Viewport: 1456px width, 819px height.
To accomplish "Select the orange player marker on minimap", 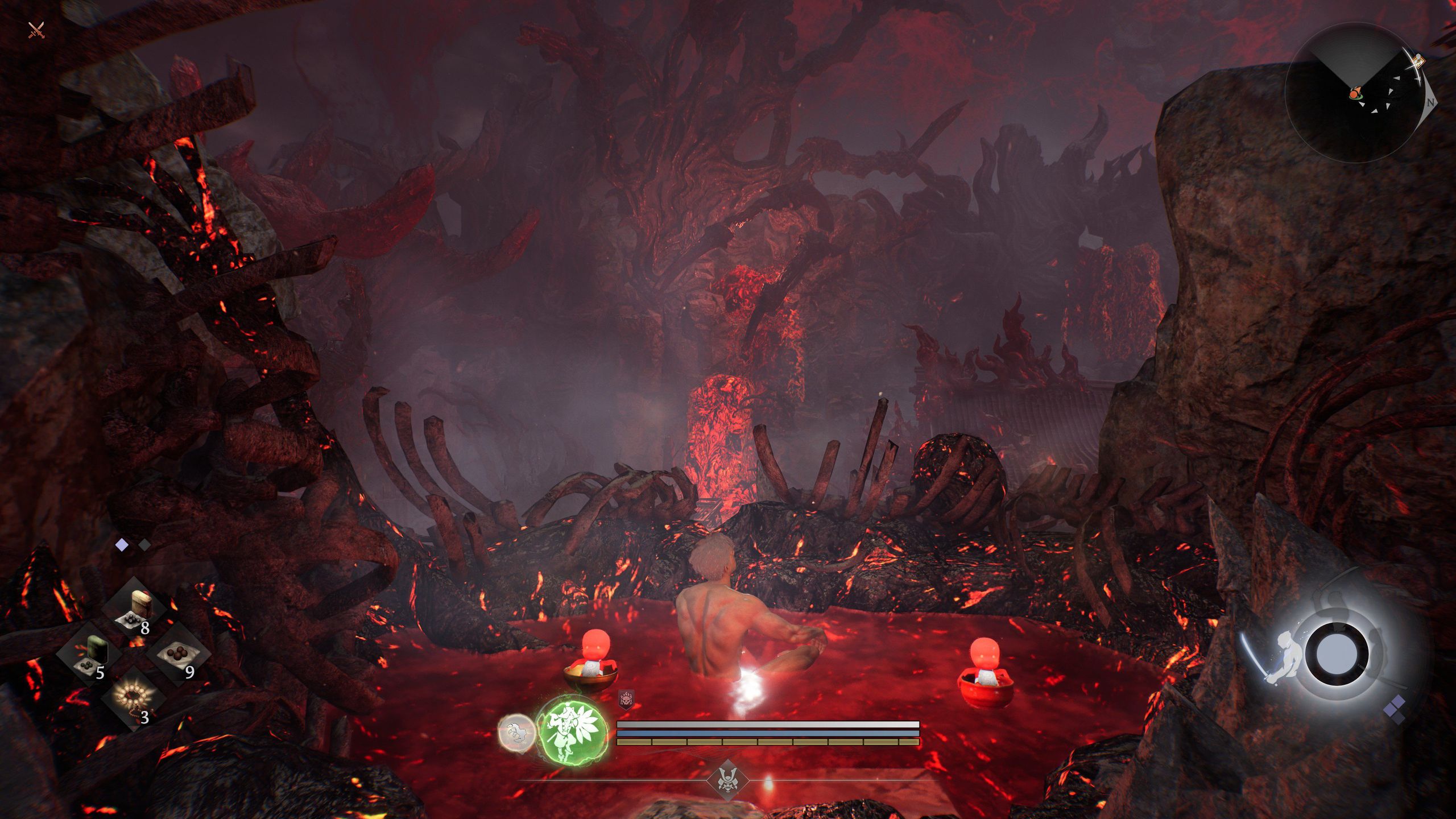I will 1355,93.
